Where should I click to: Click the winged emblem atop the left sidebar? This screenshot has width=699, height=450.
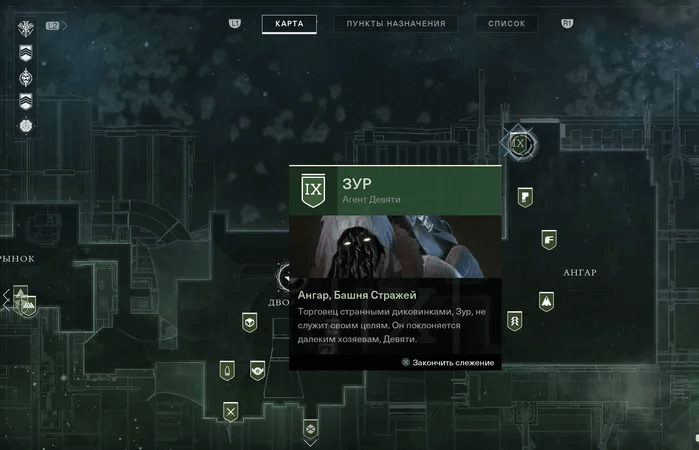(26, 29)
